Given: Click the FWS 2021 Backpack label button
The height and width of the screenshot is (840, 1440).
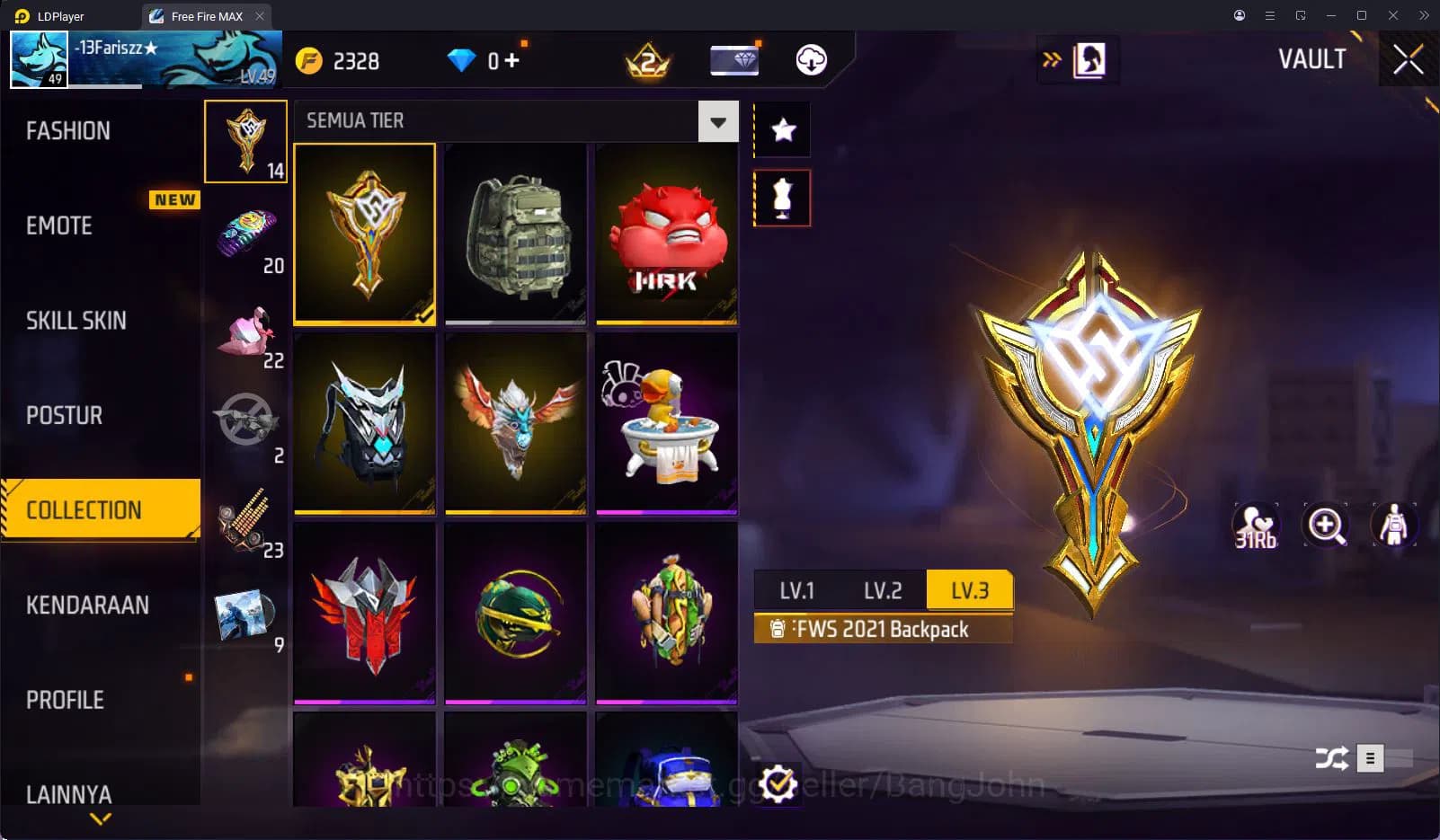Looking at the screenshot, I should [x=883, y=629].
